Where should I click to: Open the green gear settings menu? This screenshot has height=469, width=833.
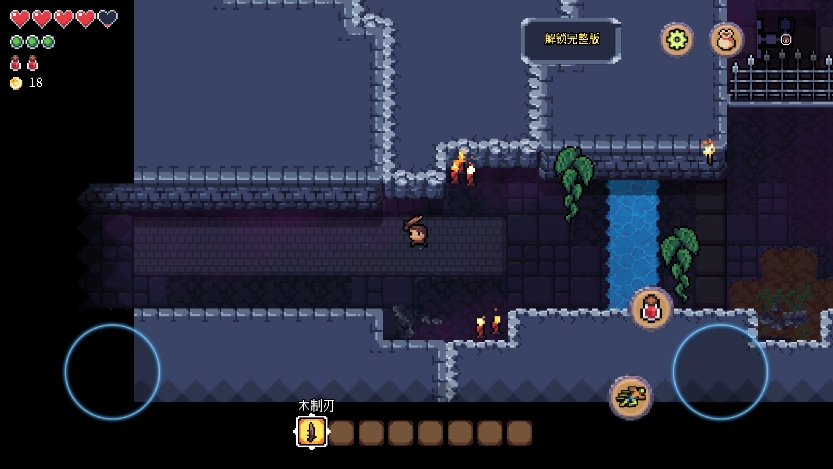677,39
